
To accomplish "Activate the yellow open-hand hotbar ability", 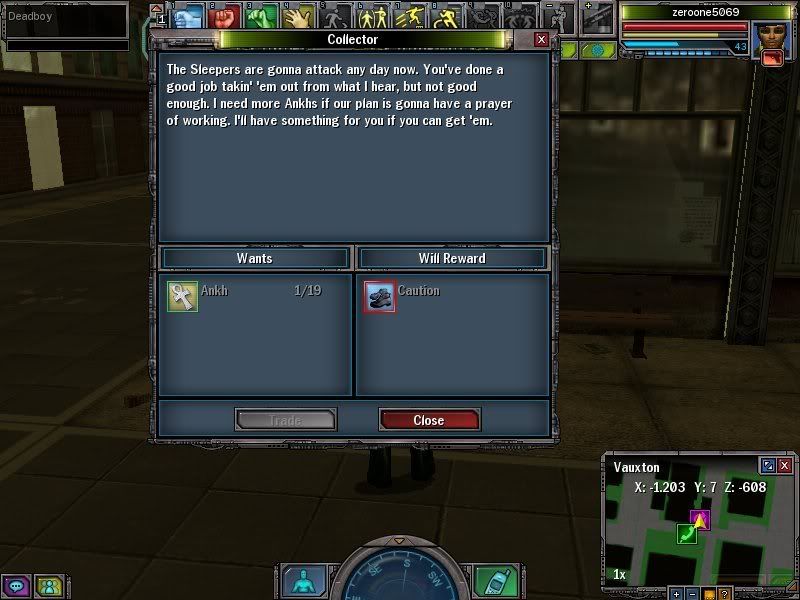I will tap(297, 17).
